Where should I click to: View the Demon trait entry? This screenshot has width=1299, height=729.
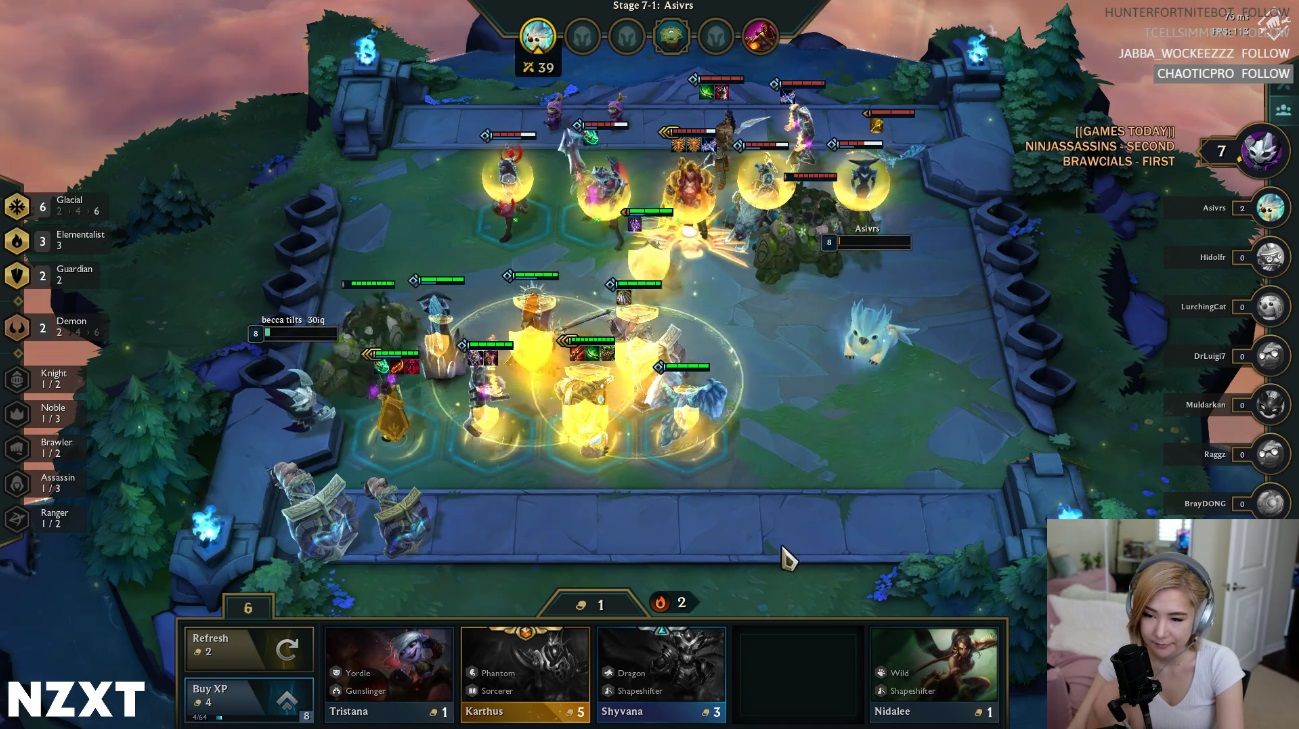pyautogui.click(x=55, y=327)
